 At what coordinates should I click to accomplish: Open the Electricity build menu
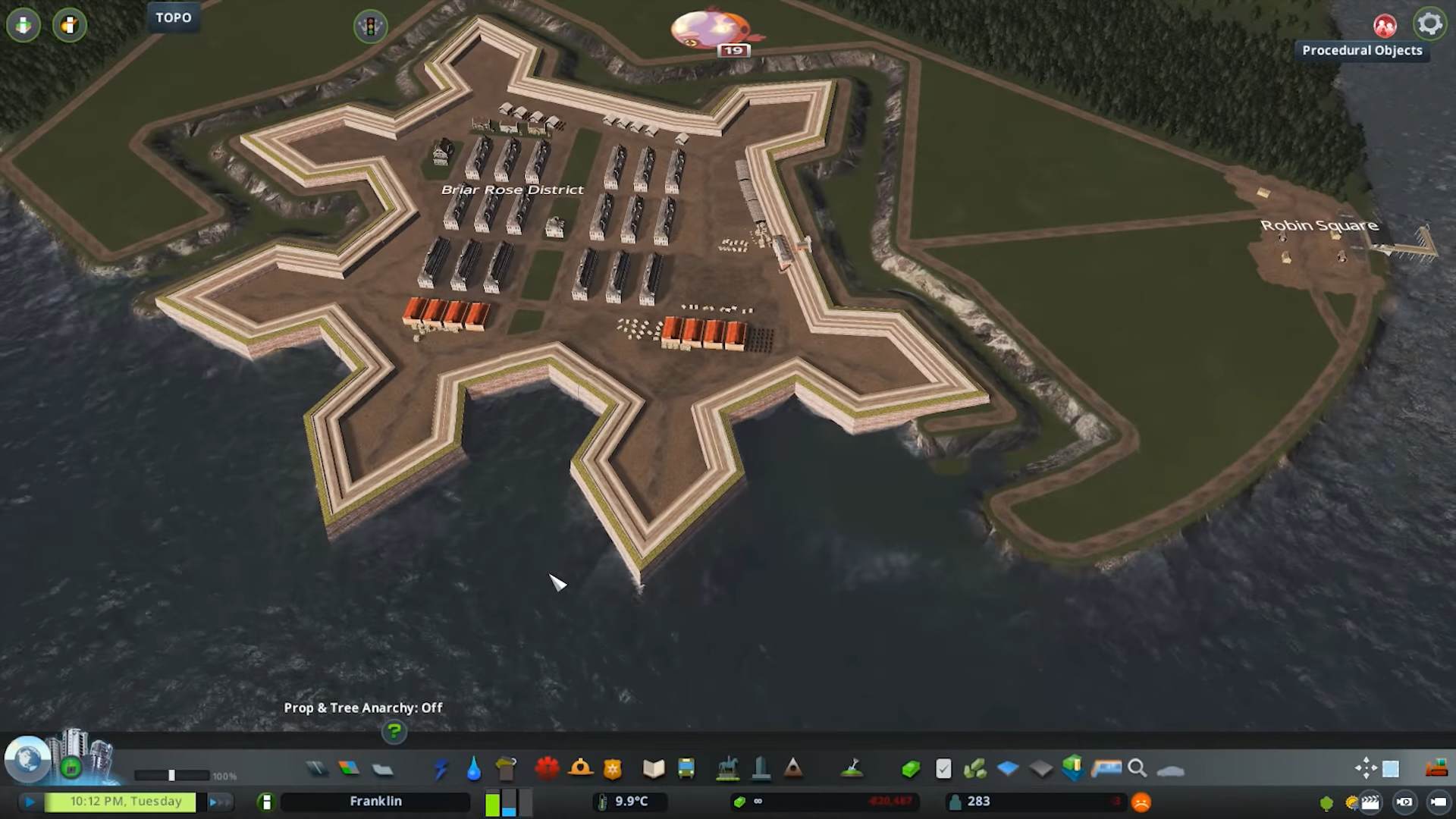tap(441, 769)
